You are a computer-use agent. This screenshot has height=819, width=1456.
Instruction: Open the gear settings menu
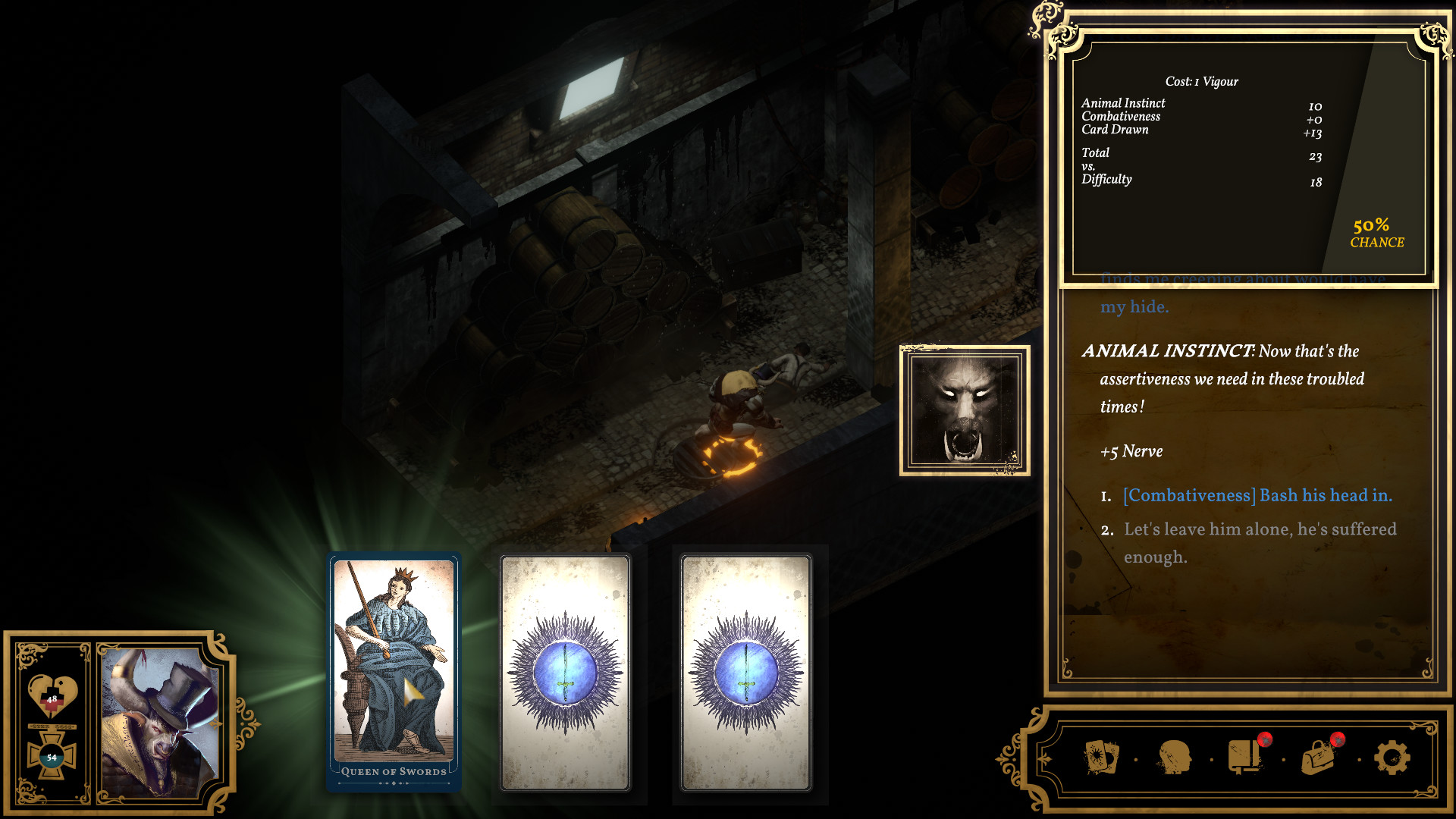tap(1392, 758)
